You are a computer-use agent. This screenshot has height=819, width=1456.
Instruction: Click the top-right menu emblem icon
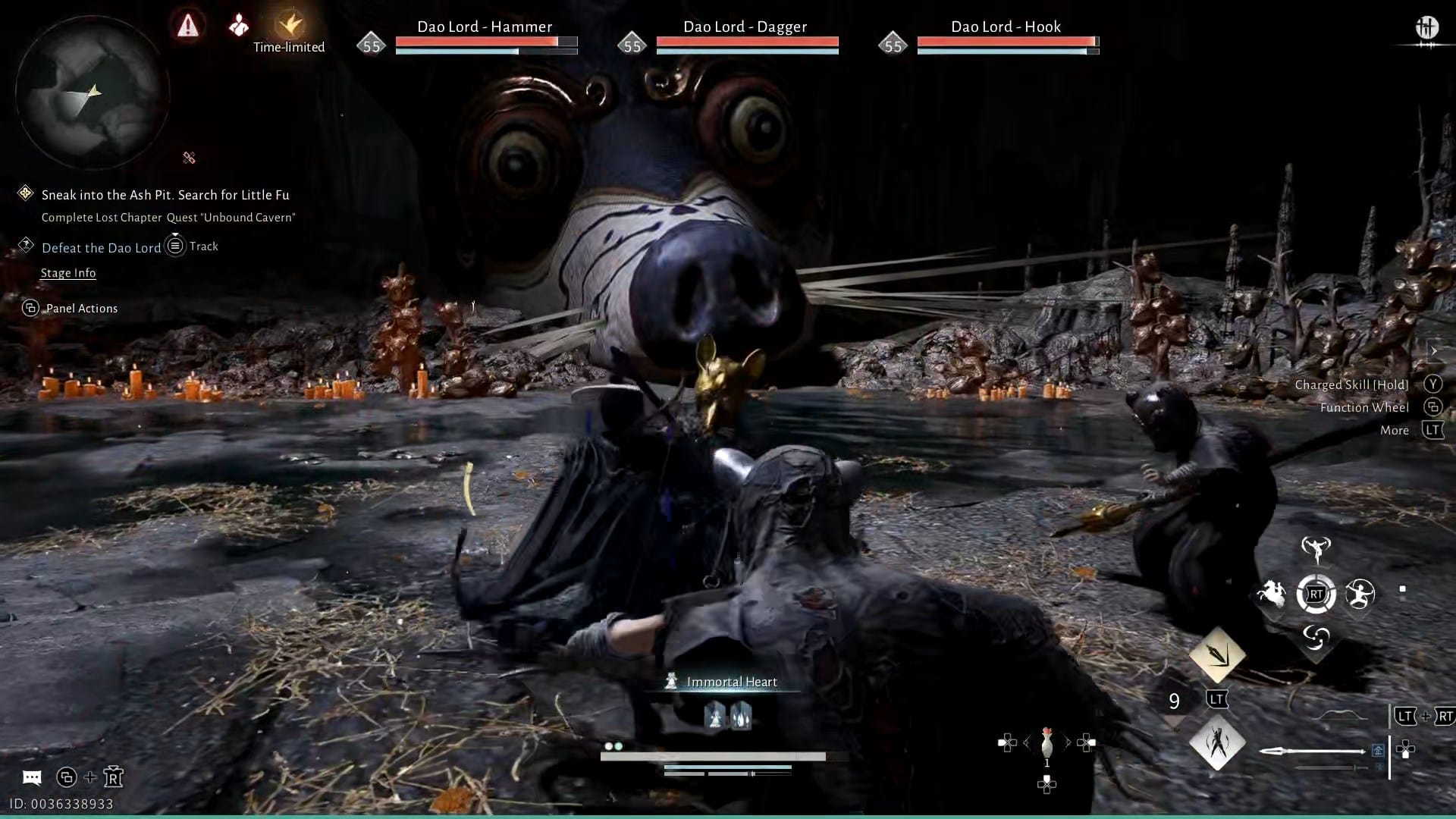(1426, 28)
